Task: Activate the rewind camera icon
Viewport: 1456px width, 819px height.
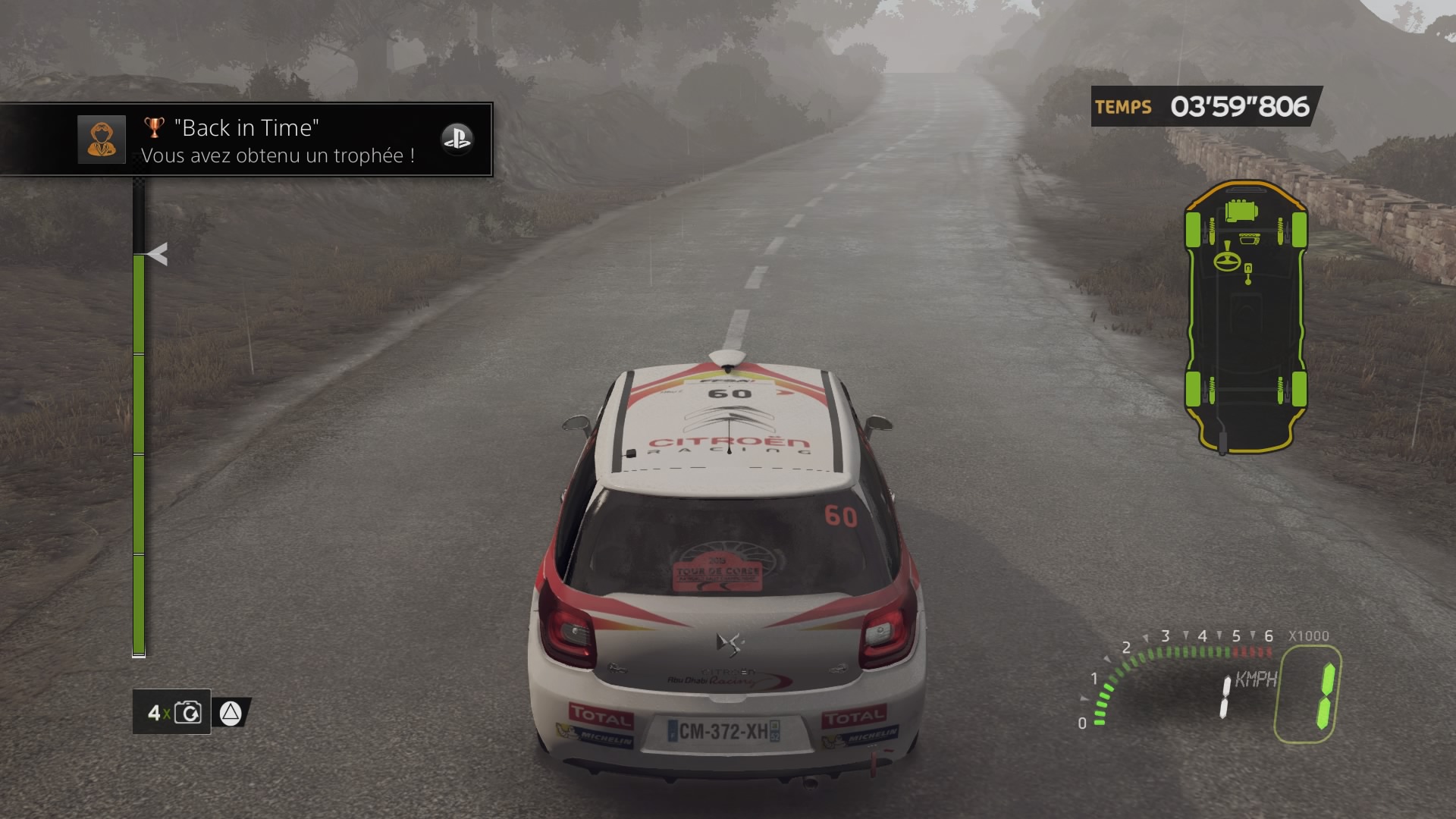Action: pos(187,713)
